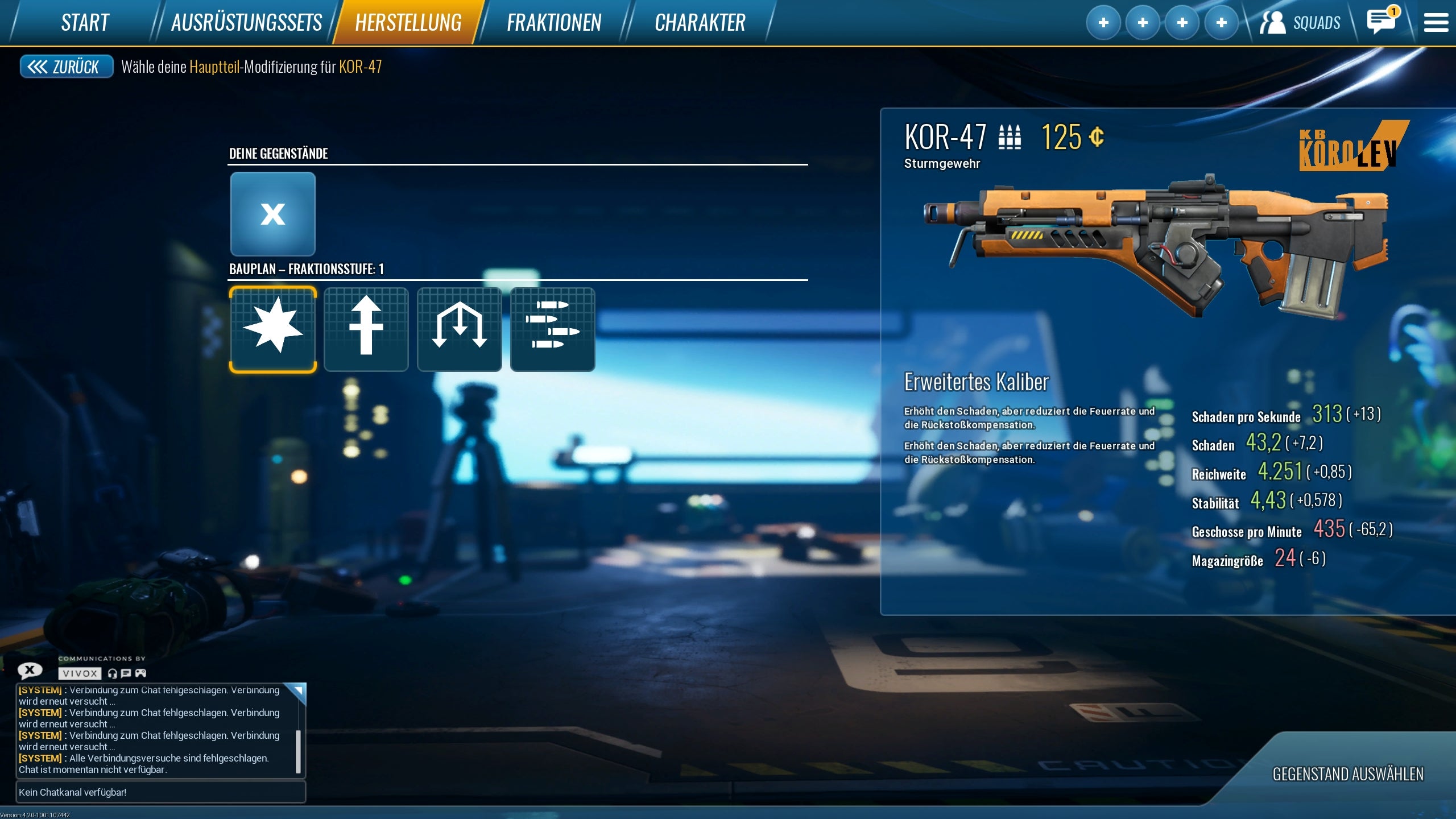
Task: Choose the bullets blueprint mod
Action: 553,329
